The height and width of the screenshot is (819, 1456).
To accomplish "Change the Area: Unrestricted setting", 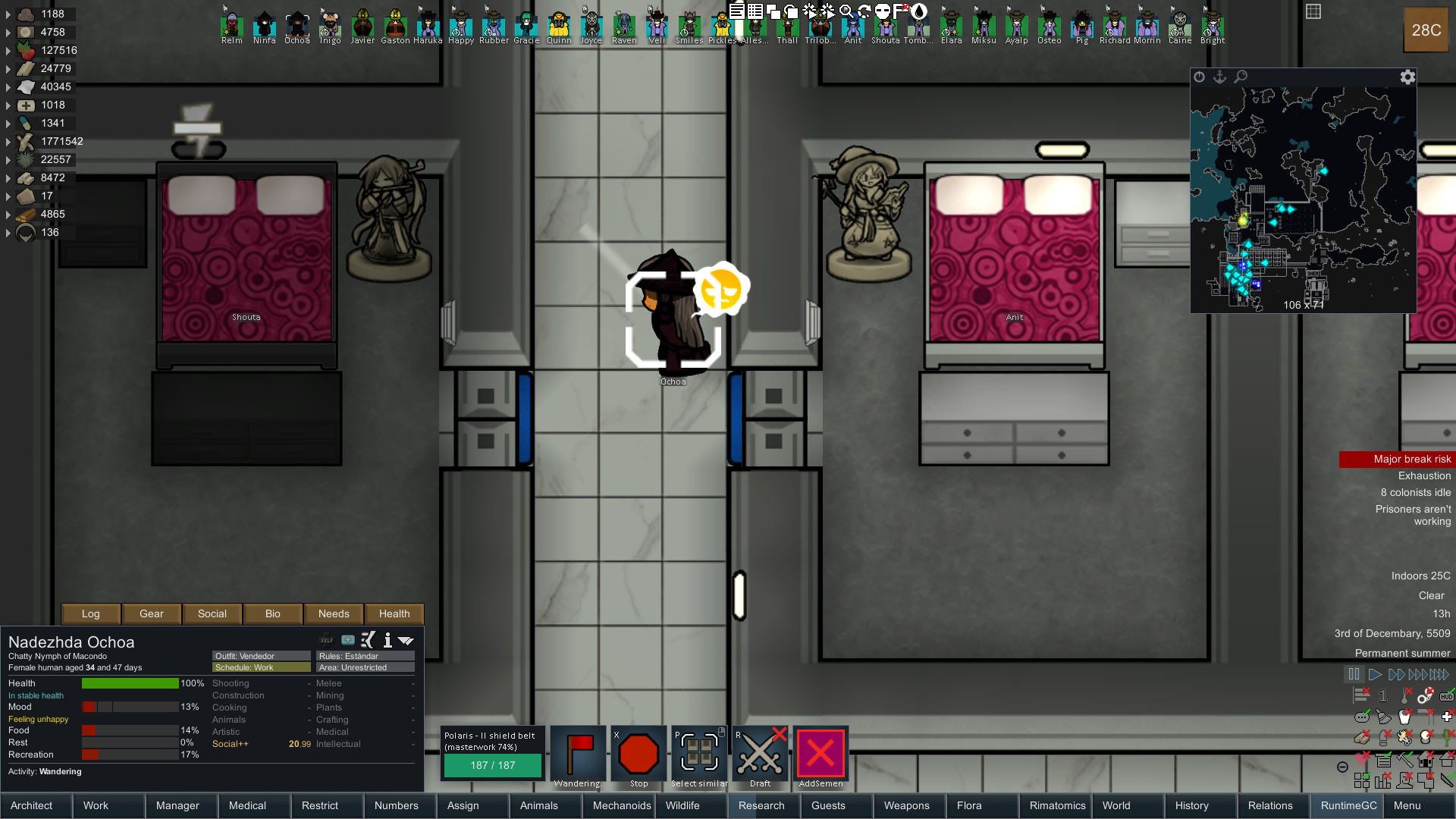I will [x=366, y=667].
